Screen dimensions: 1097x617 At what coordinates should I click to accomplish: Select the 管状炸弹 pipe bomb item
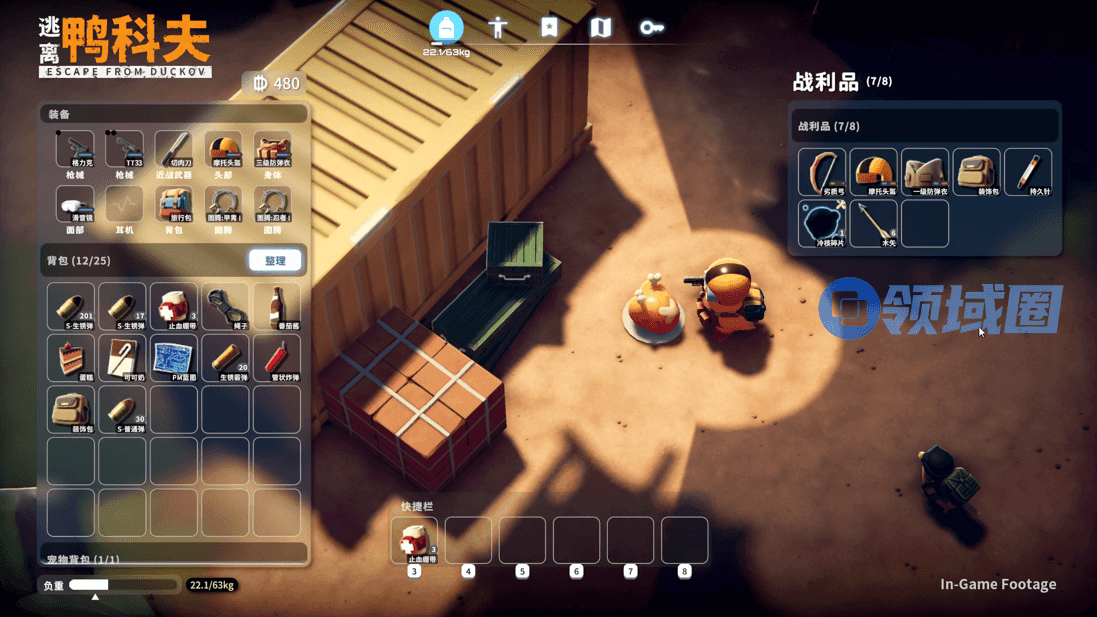point(277,358)
